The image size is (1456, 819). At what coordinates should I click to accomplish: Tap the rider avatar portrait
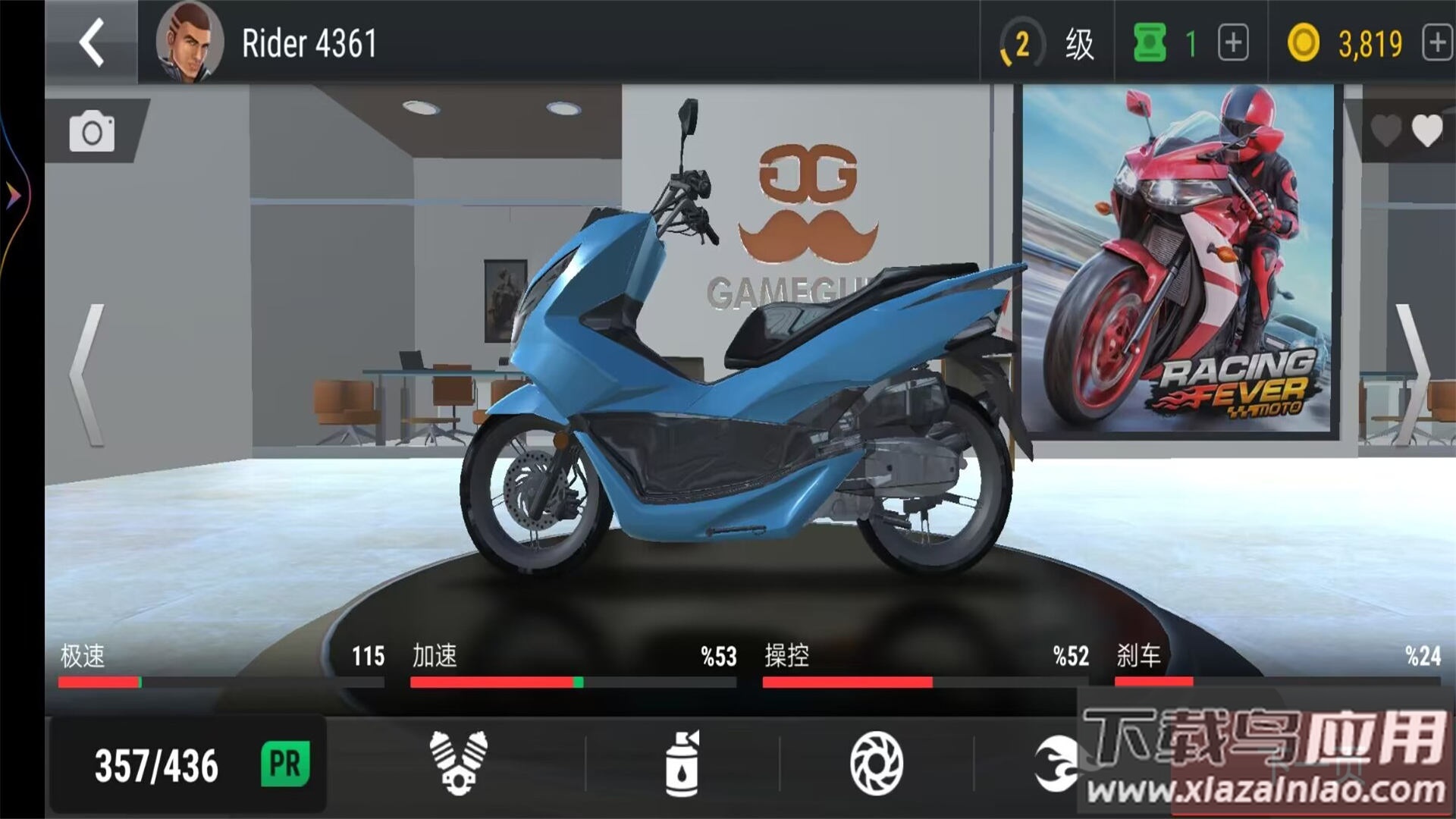[188, 43]
